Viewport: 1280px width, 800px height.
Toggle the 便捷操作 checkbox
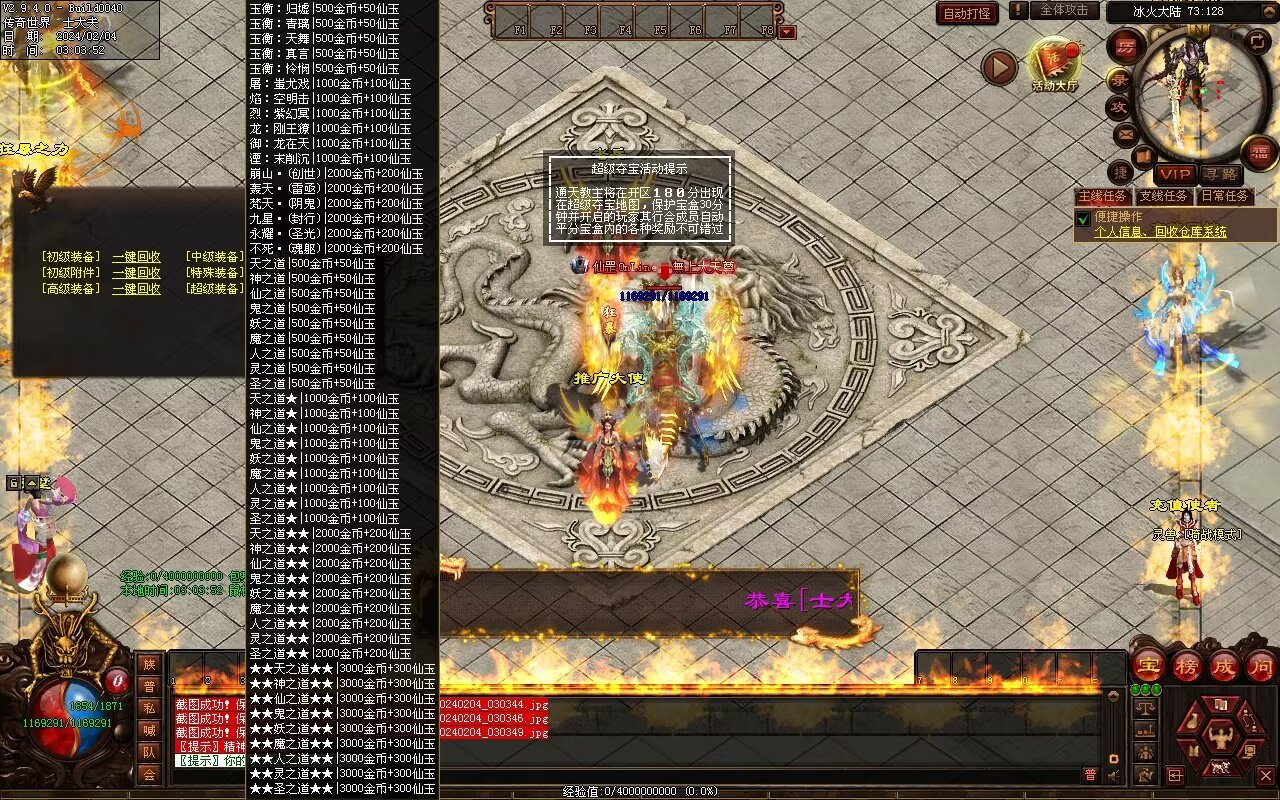point(1082,218)
